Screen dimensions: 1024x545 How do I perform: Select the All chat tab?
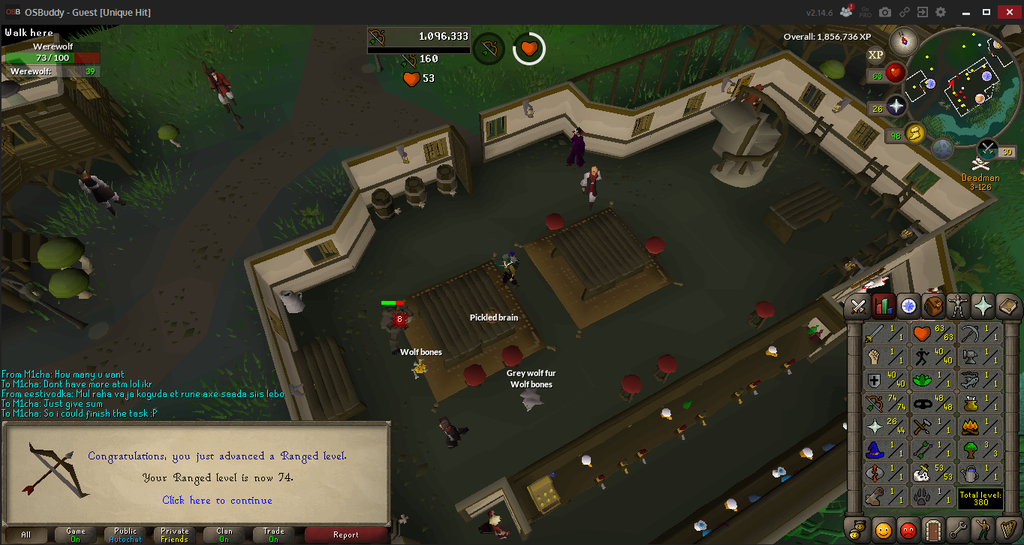tap(26, 534)
